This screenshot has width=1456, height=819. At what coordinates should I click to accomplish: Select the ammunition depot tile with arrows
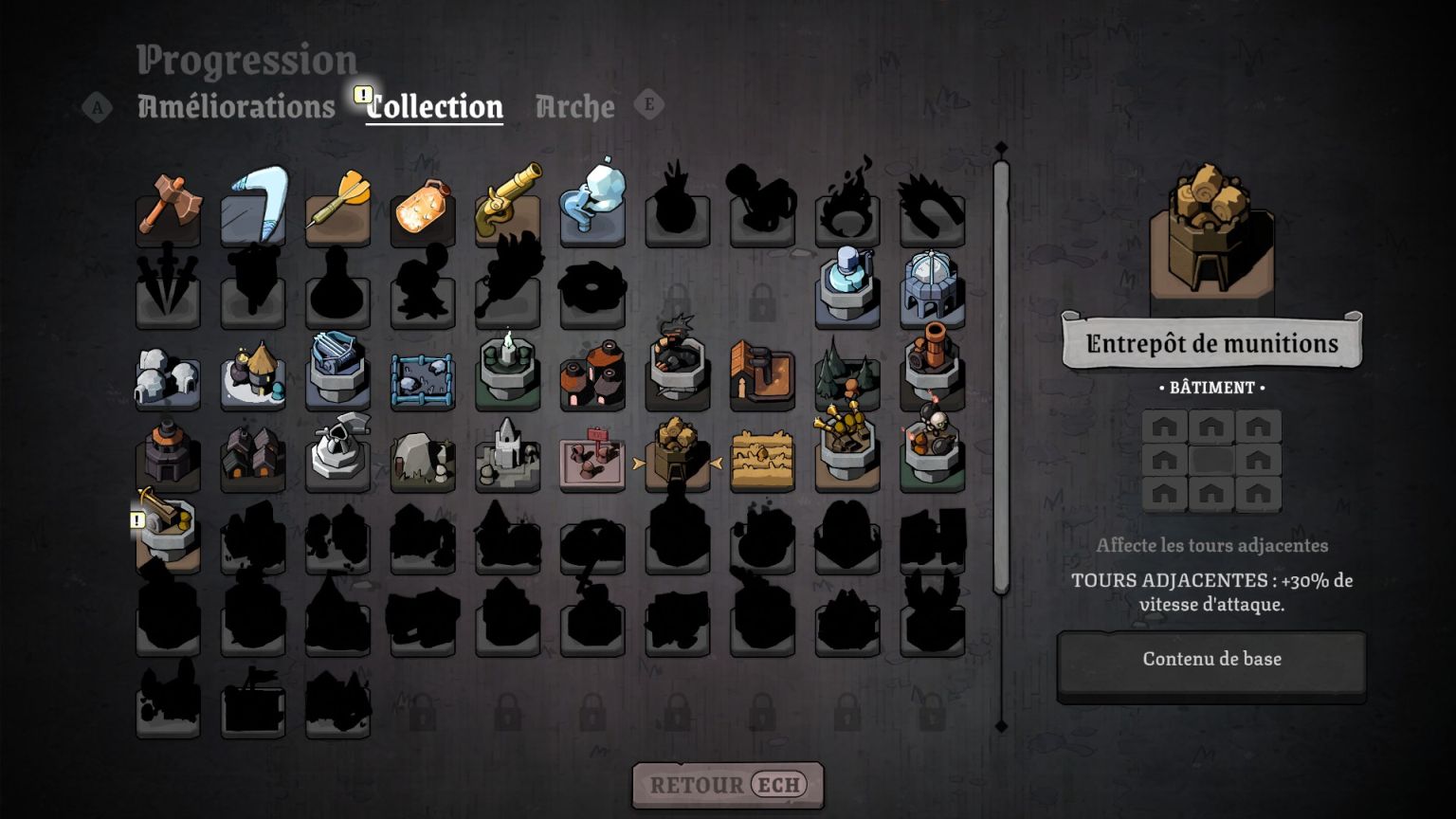point(677,459)
